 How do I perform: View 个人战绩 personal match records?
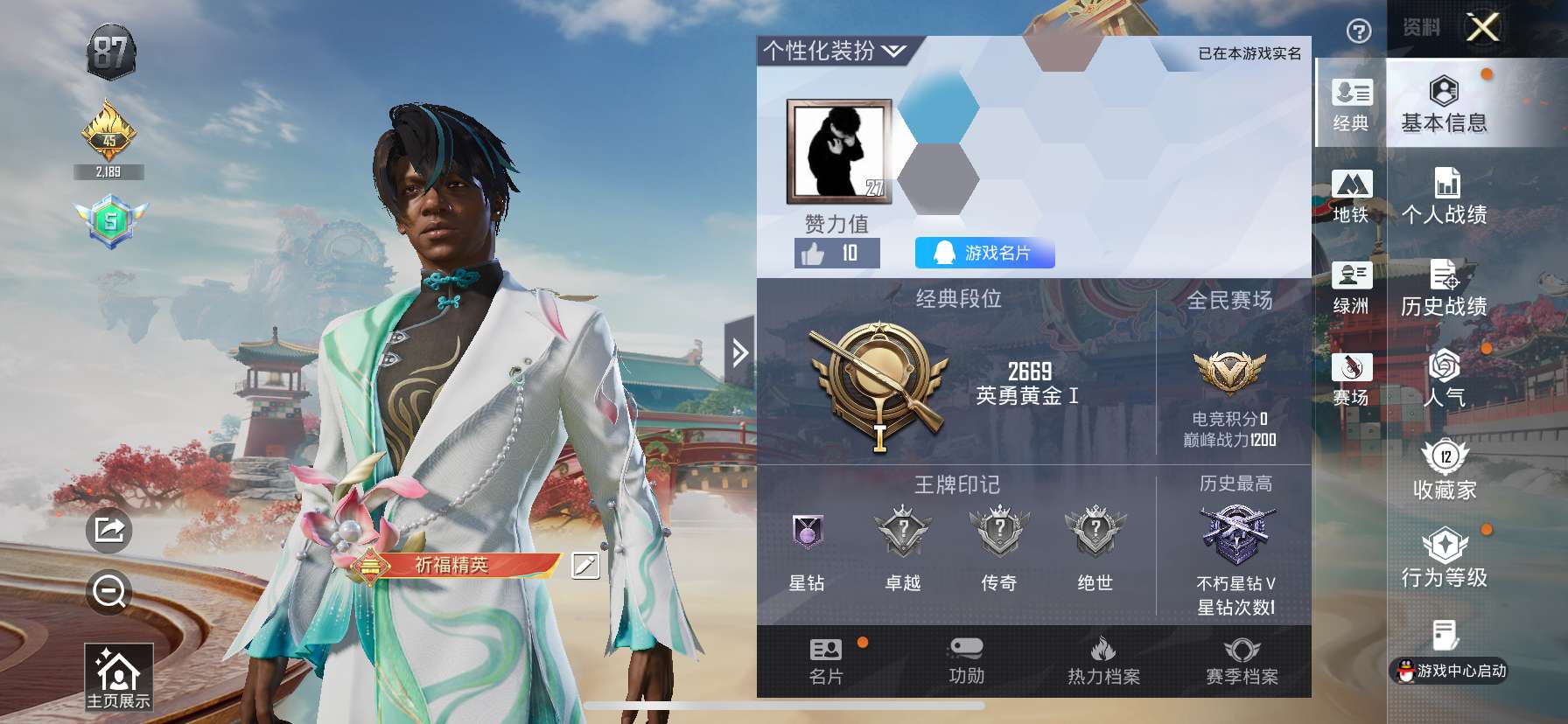pos(1444,197)
